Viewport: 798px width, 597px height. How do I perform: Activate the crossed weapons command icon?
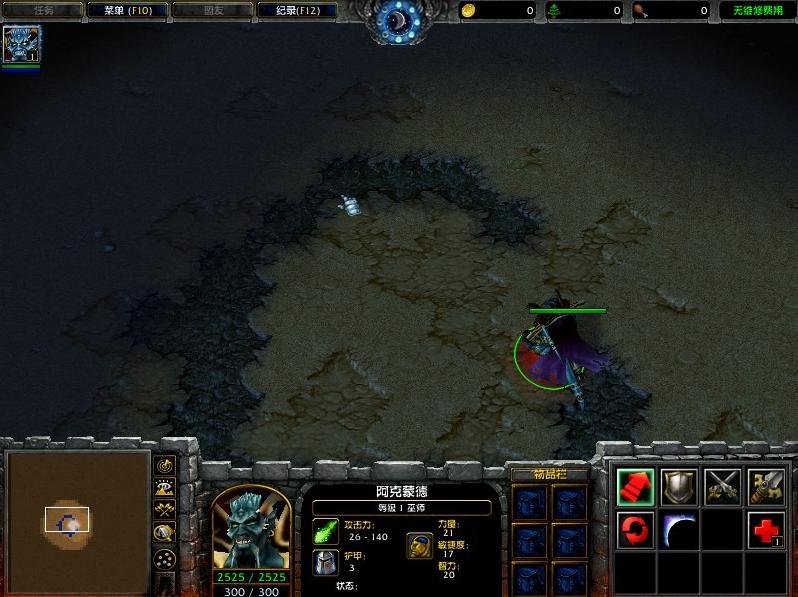(723, 486)
